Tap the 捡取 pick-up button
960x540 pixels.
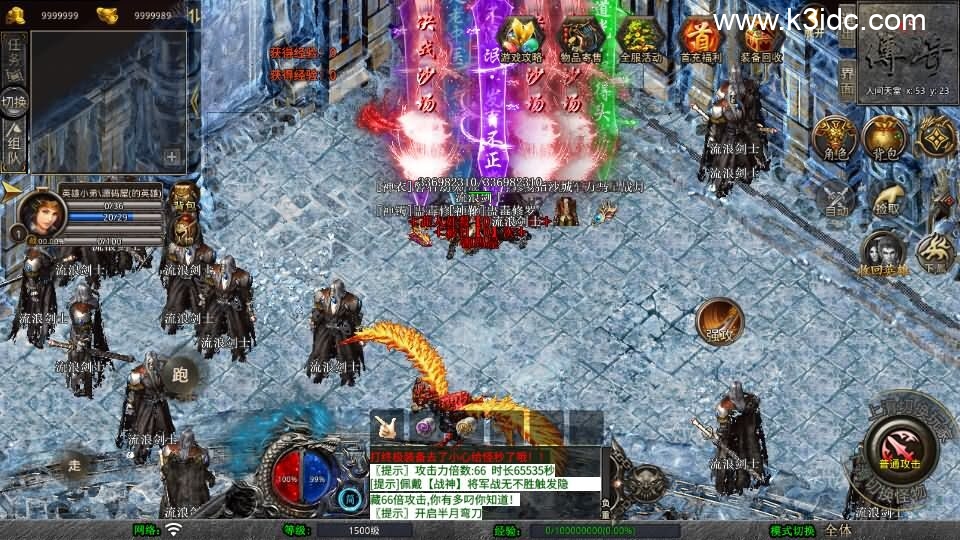(886, 196)
